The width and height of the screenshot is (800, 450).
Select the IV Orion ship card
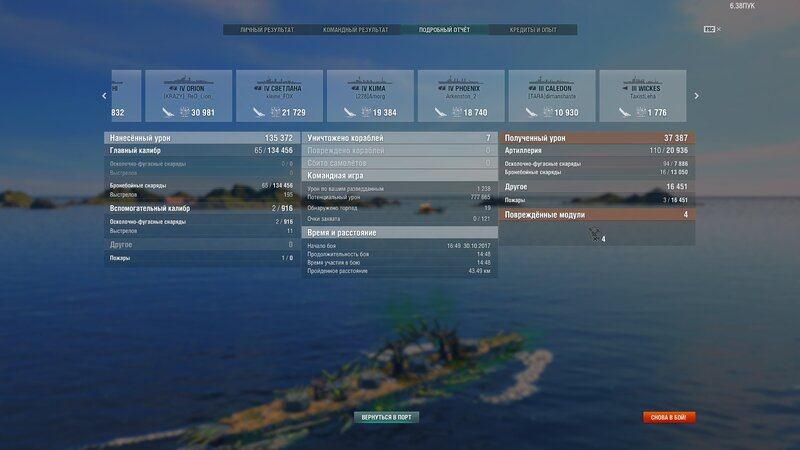[x=188, y=96]
